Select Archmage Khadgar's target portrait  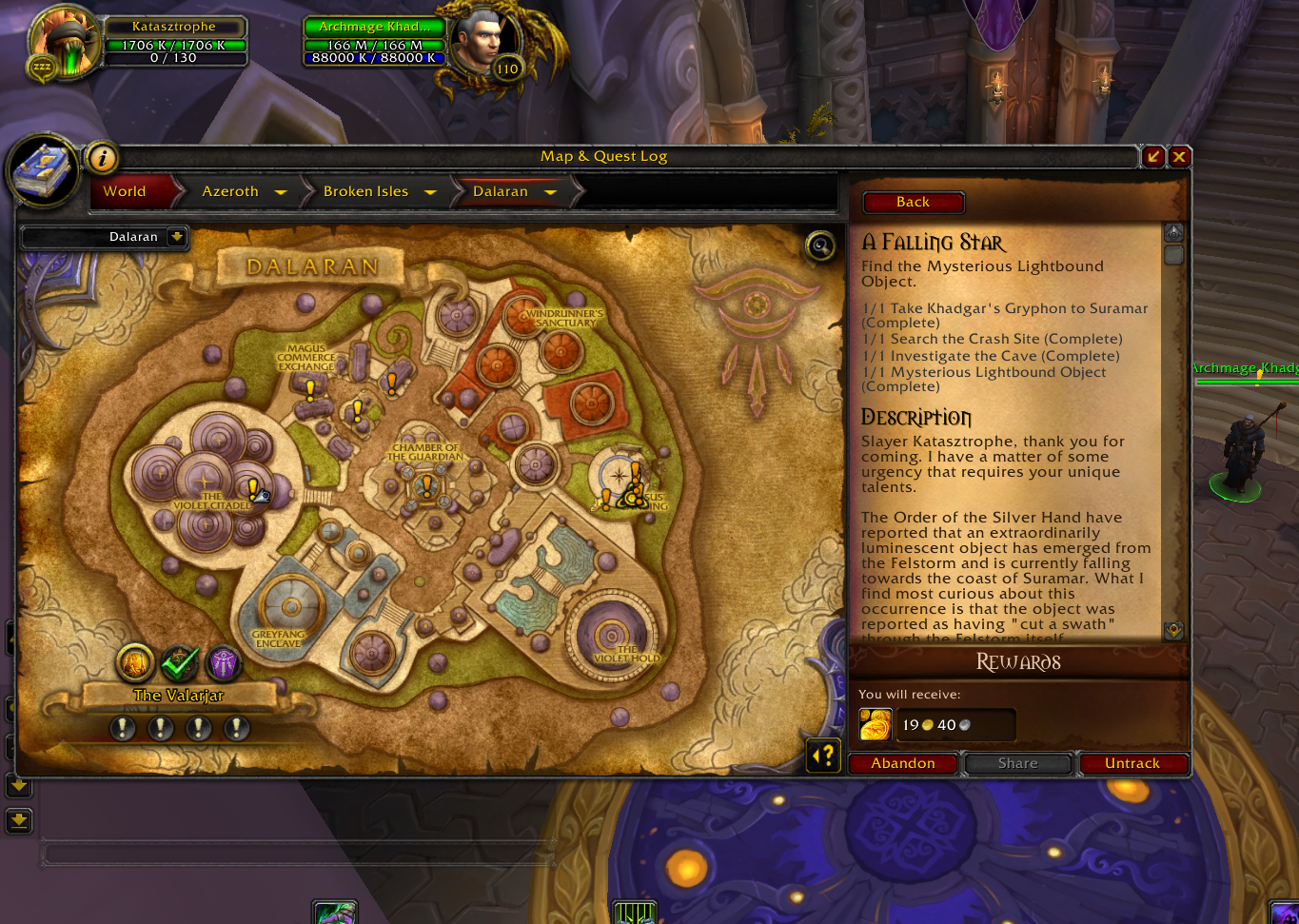click(x=485, y=43)
